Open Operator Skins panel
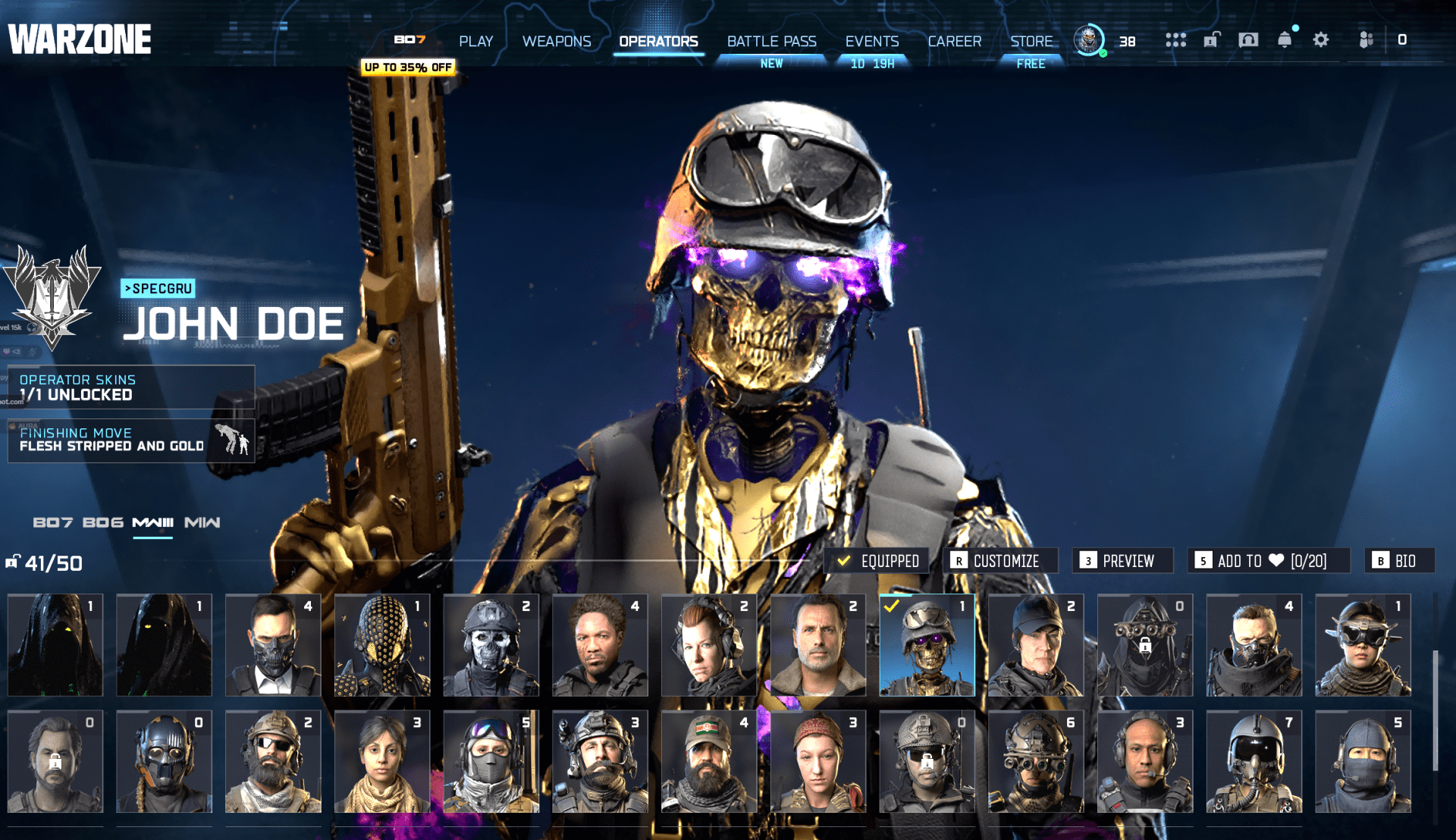This screenshot has height=840, width=1456. 130,387
